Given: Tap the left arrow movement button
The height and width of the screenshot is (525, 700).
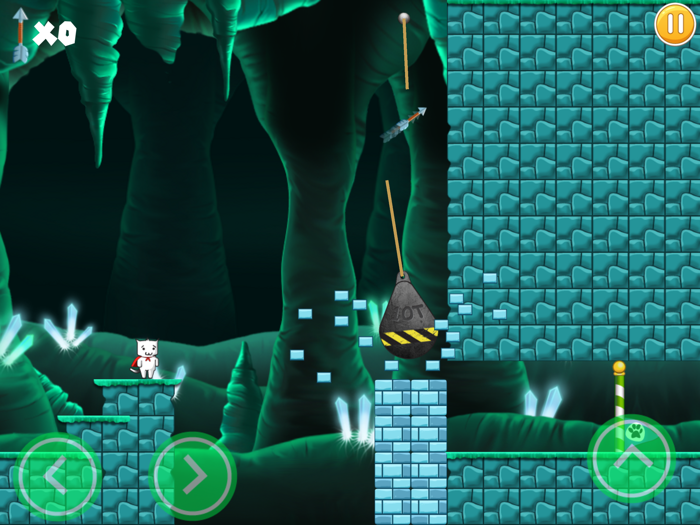Looking at the screenshot, I should pyautogui.click(x=58, y=477).
